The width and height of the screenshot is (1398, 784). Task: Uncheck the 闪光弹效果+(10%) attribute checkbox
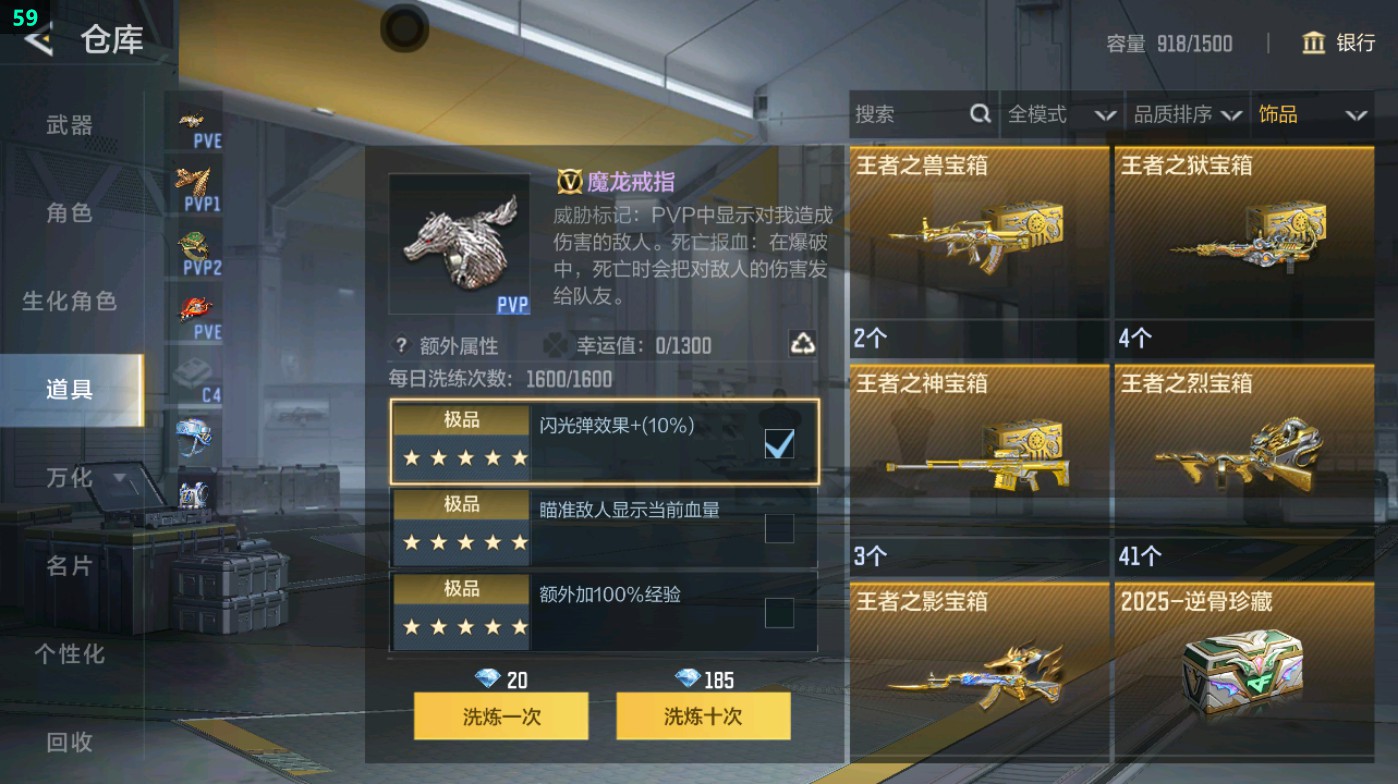pos(778,442)
